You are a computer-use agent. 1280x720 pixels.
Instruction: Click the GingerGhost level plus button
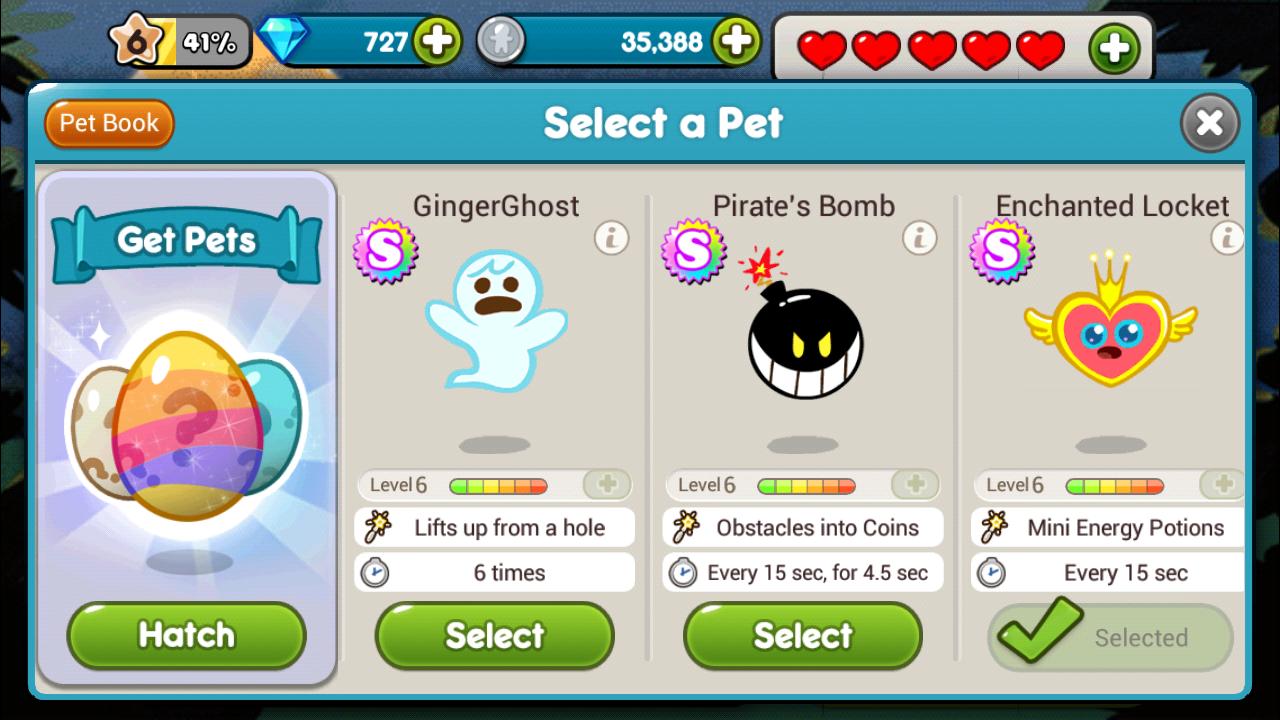(x=607, y=485)
